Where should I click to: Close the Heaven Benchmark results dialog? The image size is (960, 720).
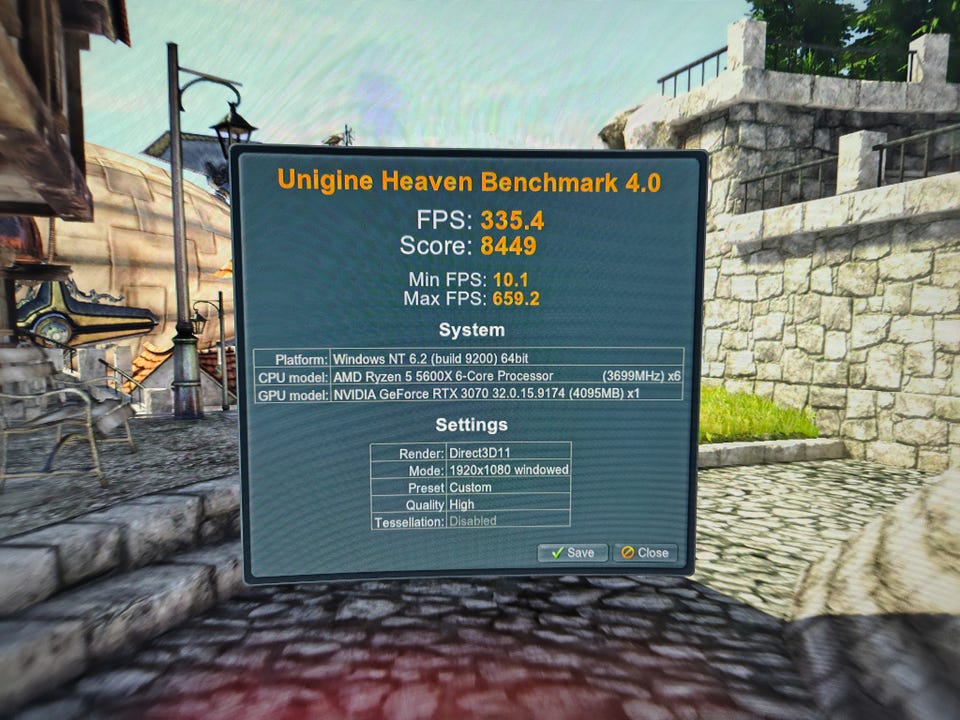click(x=644, y=552)
